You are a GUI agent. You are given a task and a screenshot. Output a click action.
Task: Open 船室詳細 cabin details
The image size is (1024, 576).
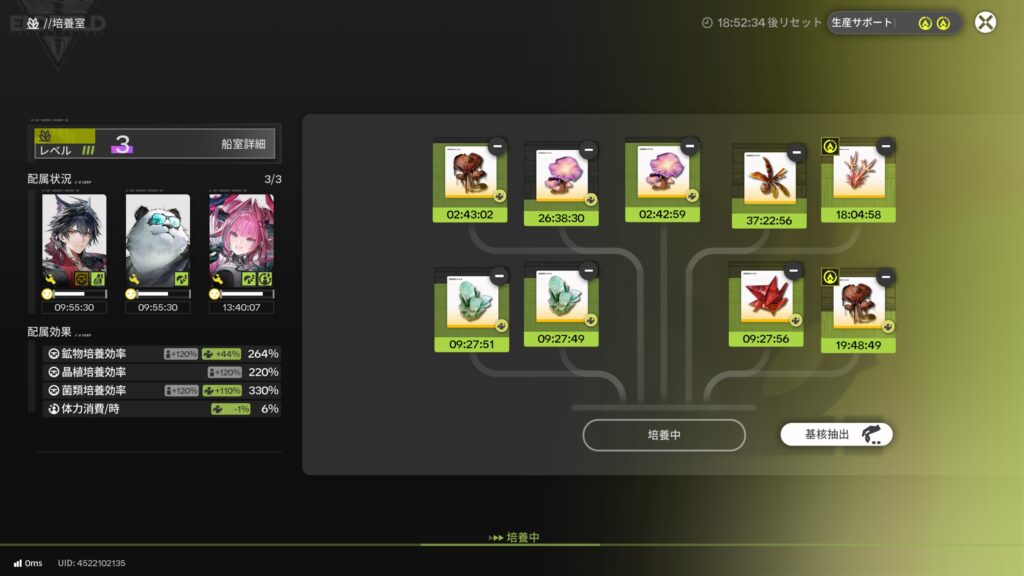coord(243,144)
